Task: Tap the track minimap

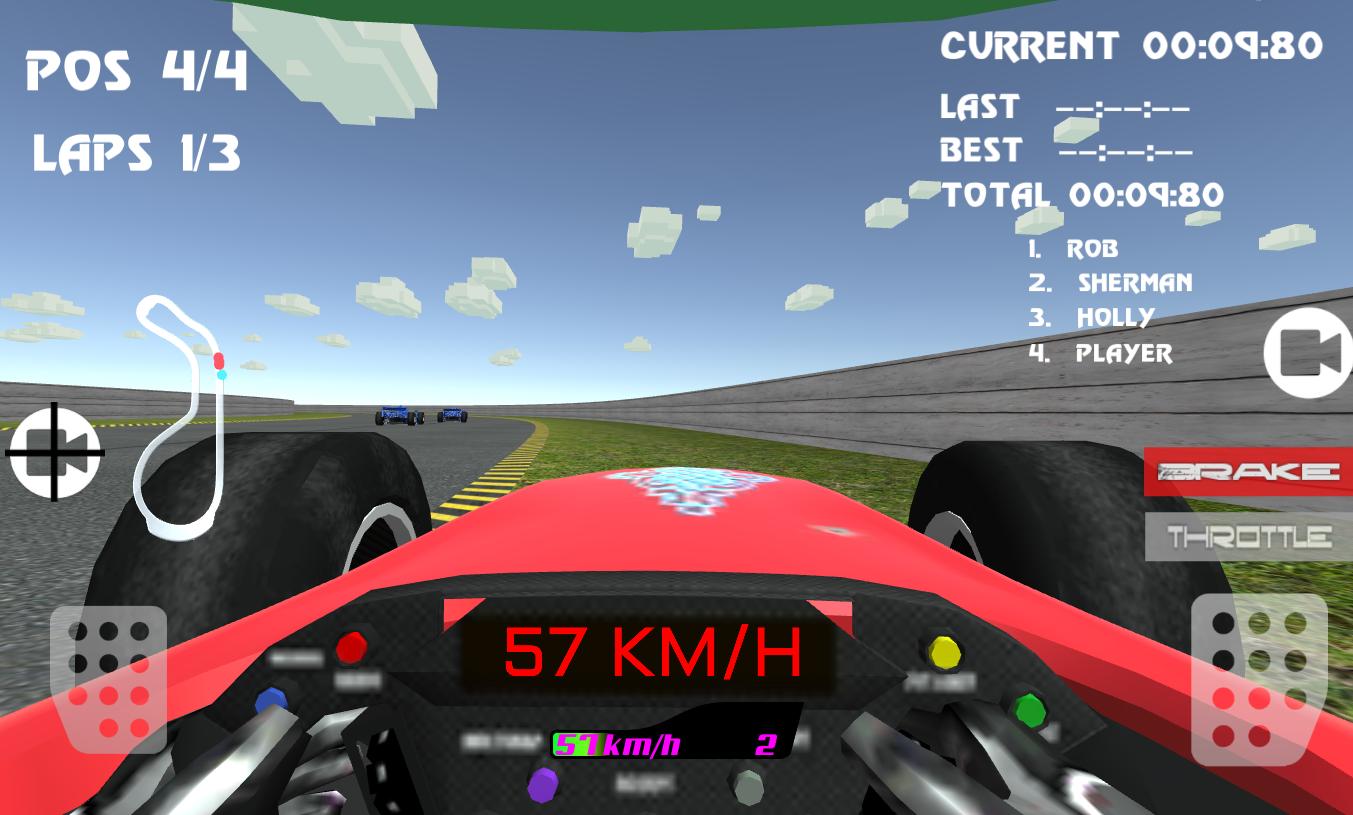Action: click(185, 410)
